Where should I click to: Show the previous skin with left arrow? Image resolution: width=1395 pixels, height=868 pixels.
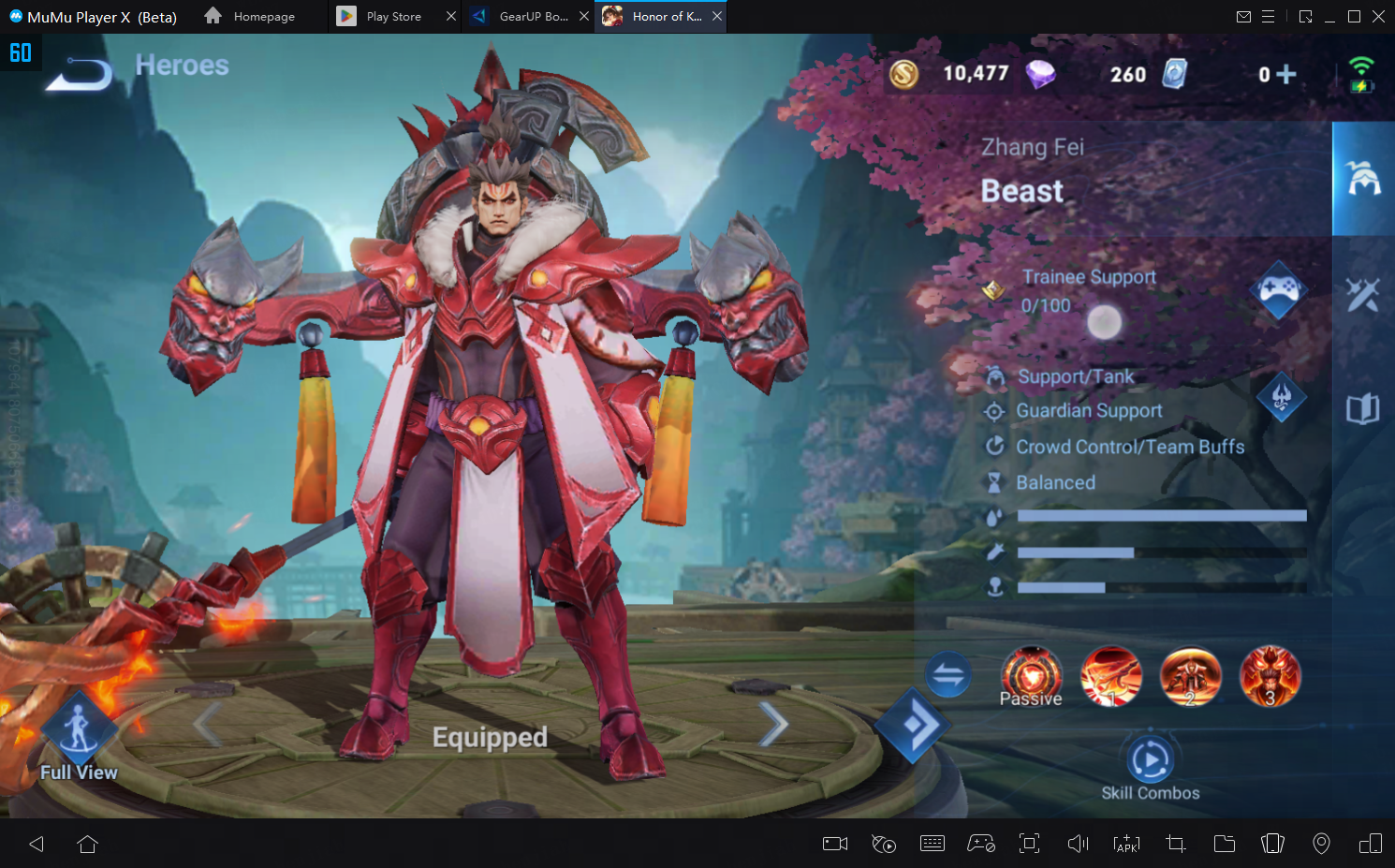pyautogui.click(x=207, y=724)
